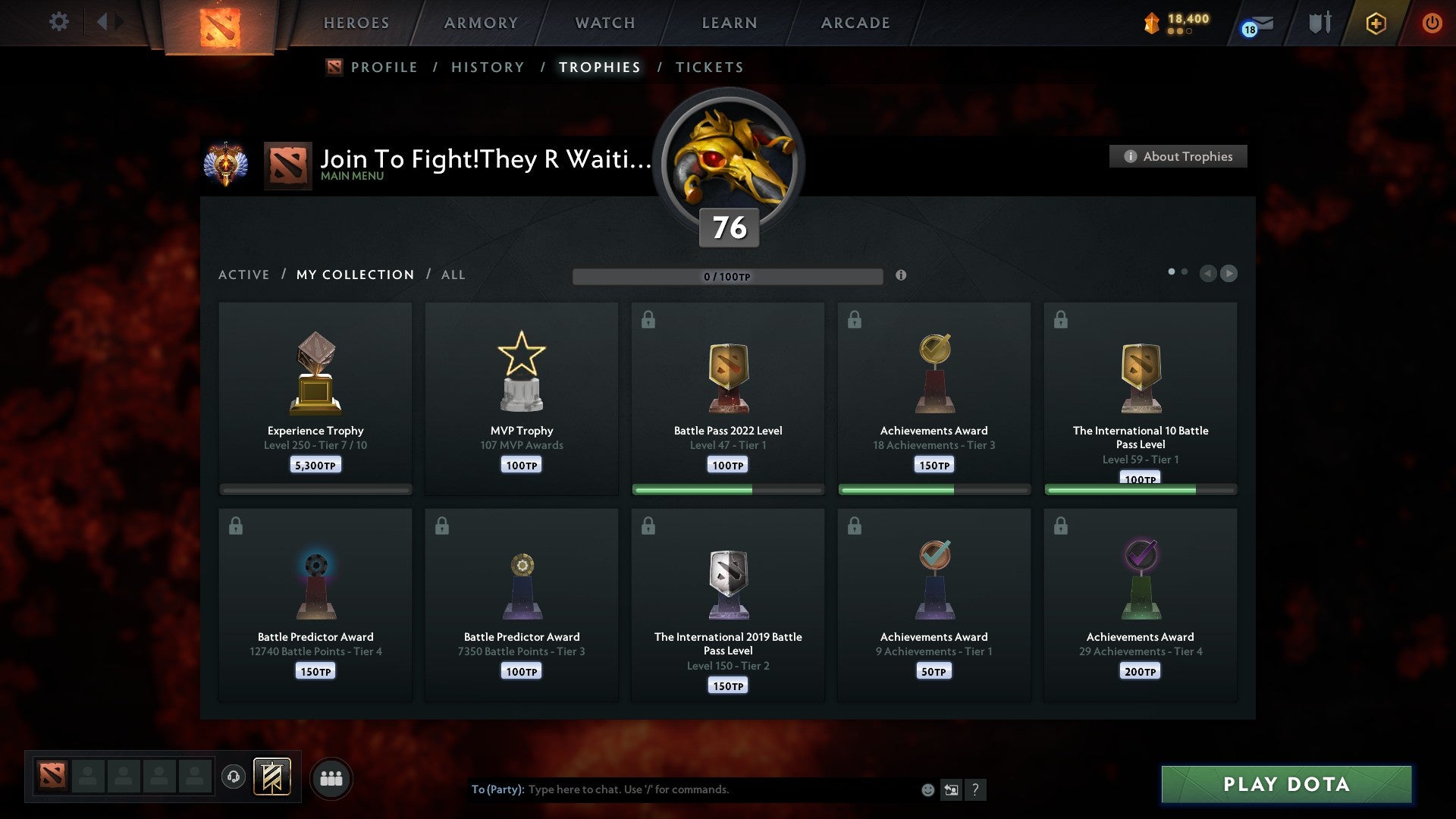Open the settings gear icon
Image resolution: width=1456 pixels, height=819 pixels.
[59, 22]
